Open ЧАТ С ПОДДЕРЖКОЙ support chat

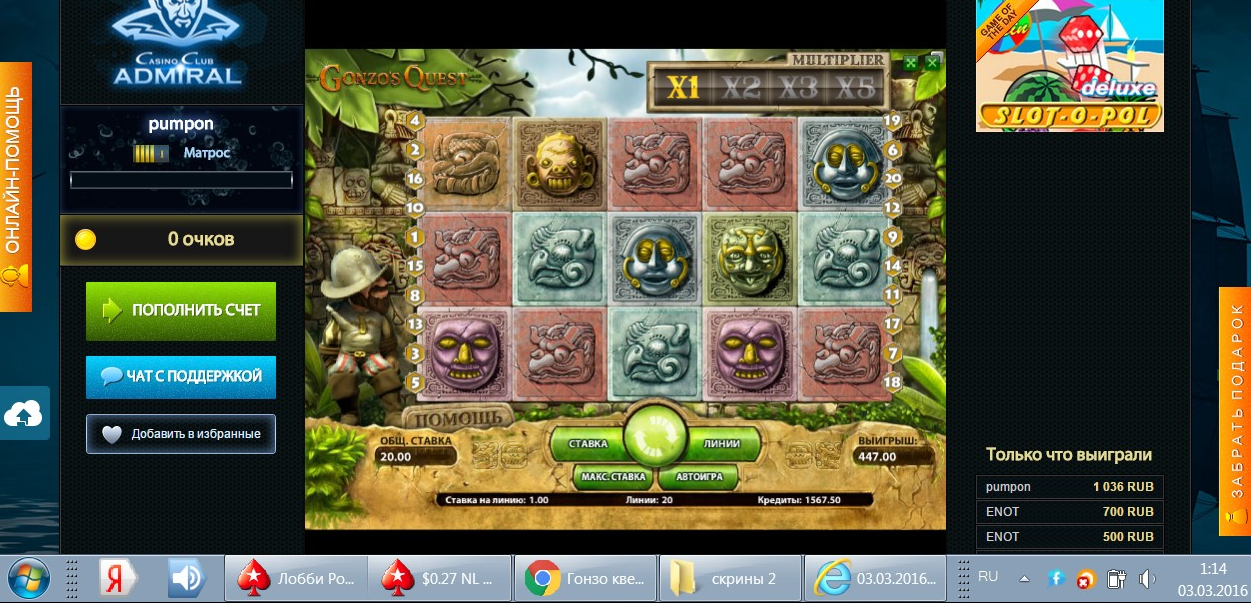[181, 376]
